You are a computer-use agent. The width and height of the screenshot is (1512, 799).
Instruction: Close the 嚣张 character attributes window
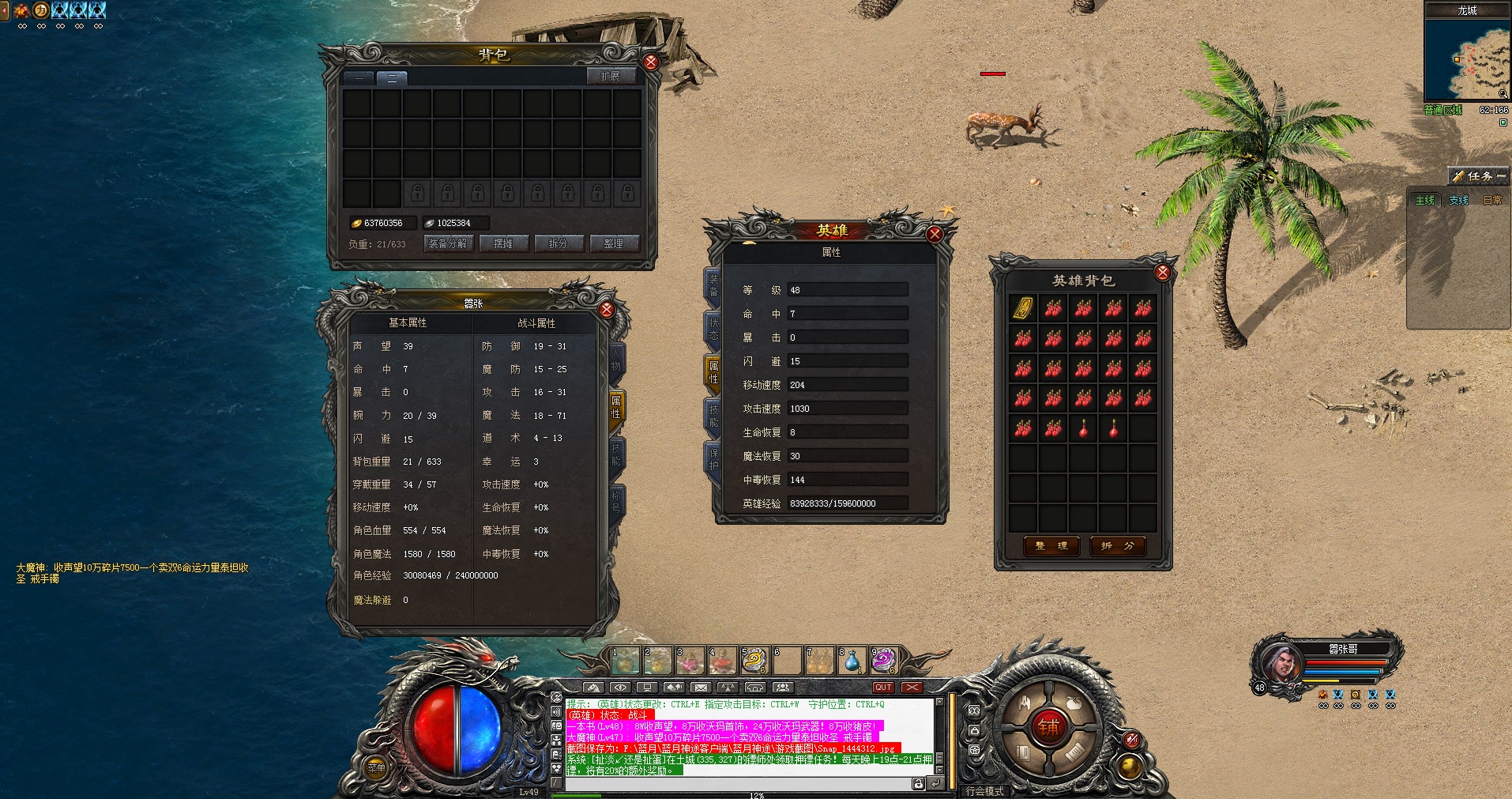(x=607, y=309)
